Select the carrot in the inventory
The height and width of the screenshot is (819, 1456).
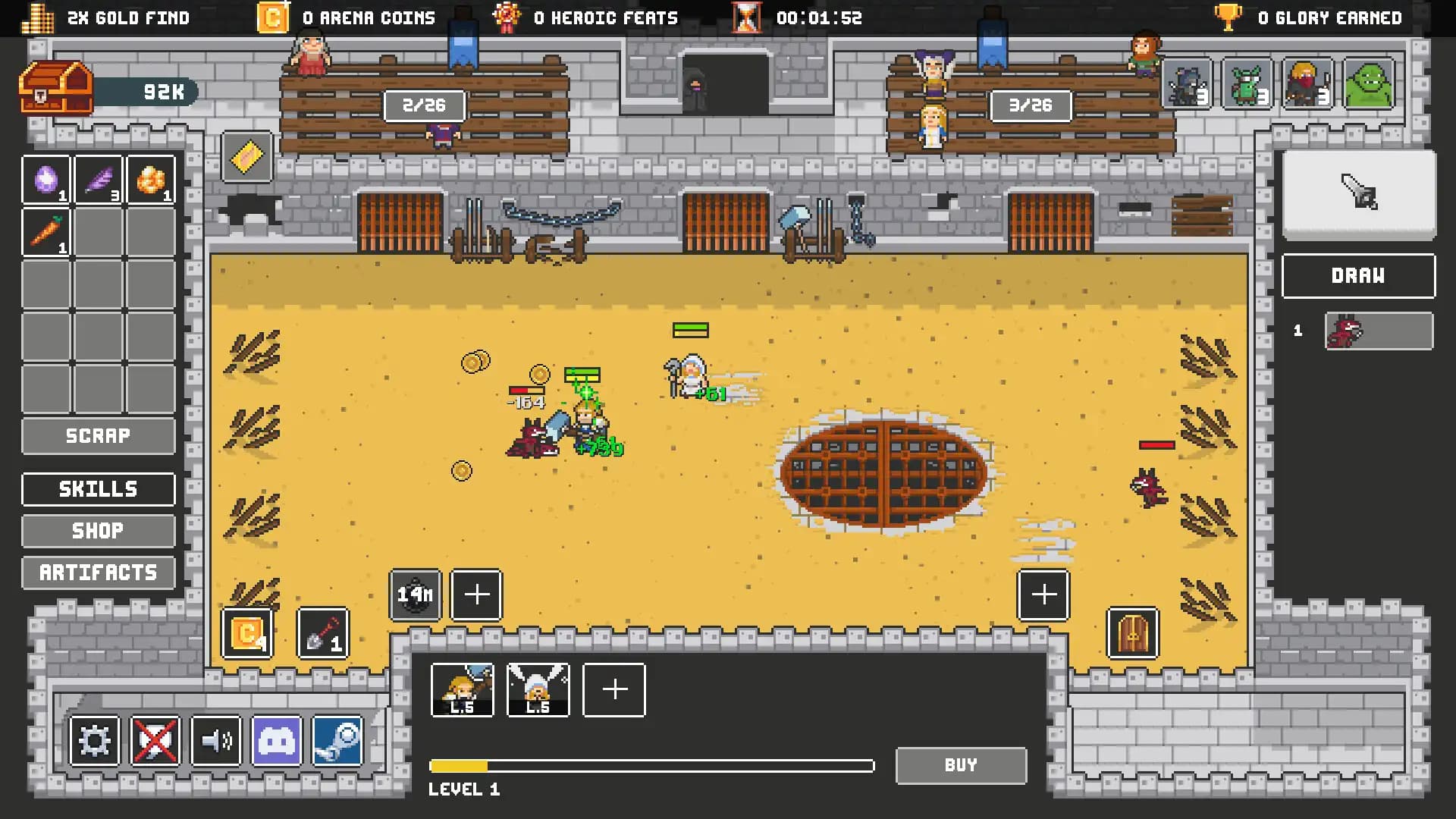tap(46, 232)
